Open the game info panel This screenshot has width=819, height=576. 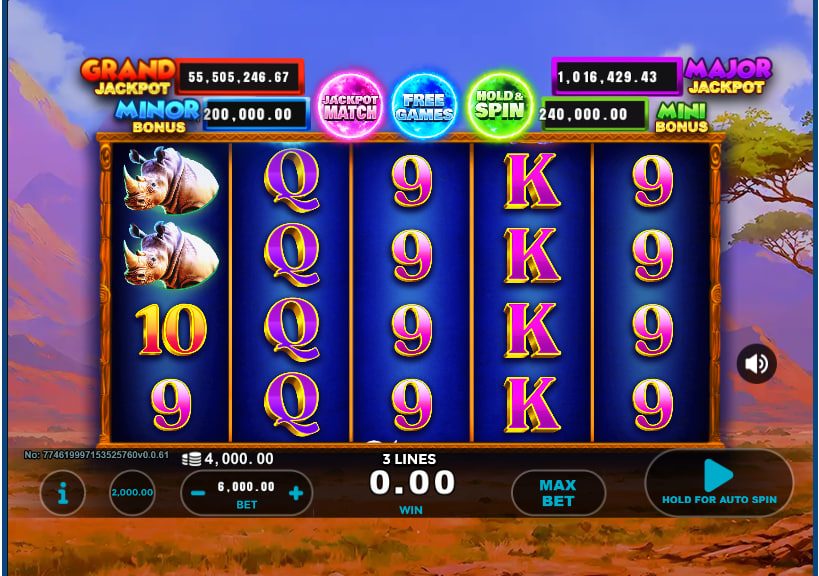click(x=63, y=493)
